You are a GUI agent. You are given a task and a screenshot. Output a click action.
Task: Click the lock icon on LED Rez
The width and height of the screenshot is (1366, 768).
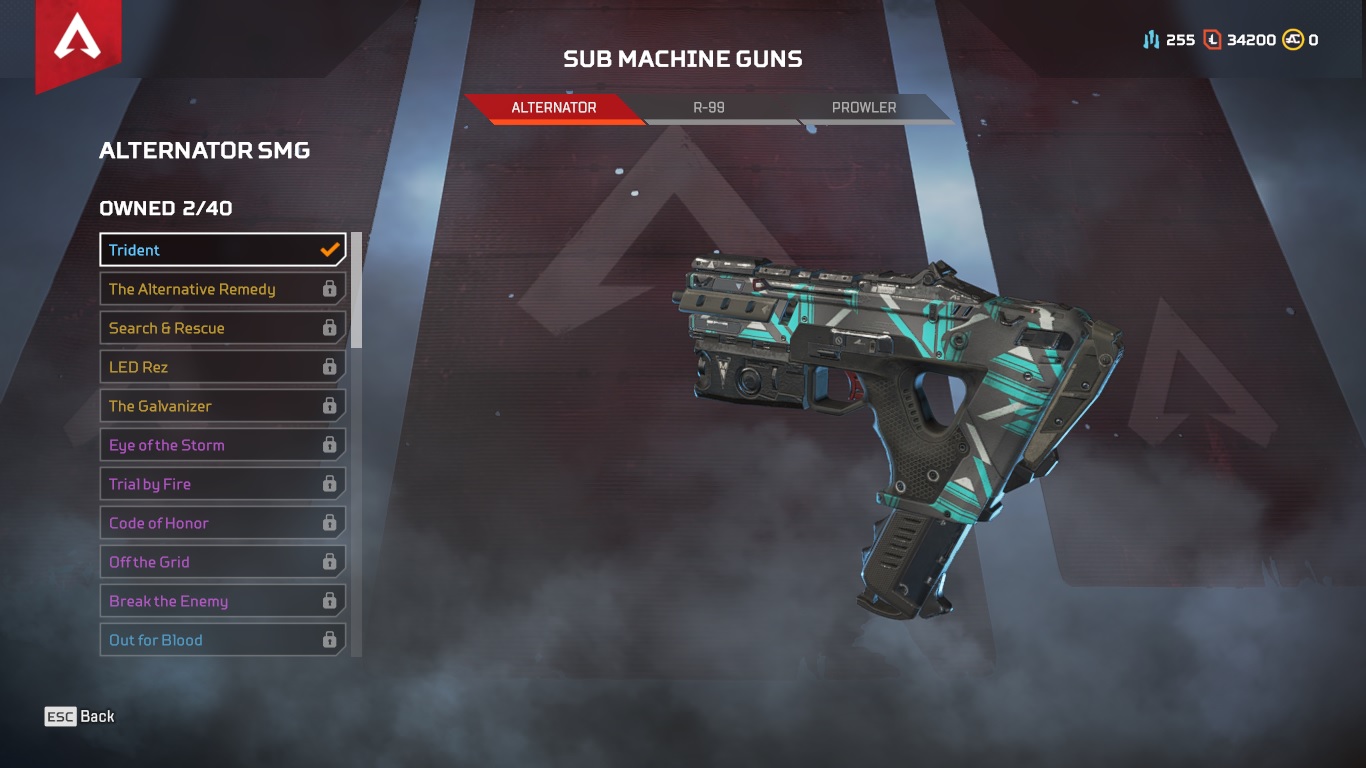[x=330, y=367]
